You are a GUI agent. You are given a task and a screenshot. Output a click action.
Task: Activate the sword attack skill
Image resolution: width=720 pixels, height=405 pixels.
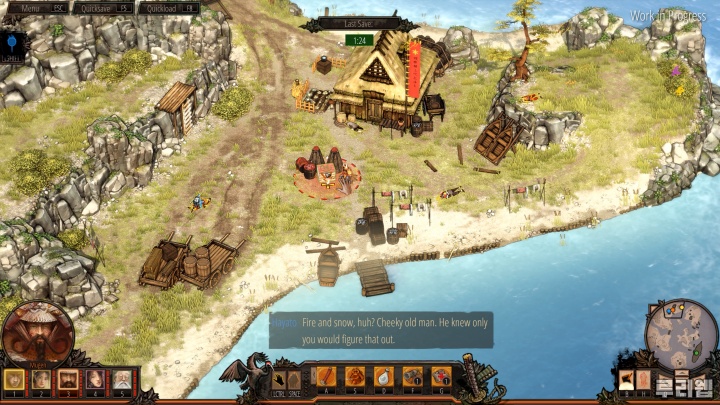(x=327, y=377)
